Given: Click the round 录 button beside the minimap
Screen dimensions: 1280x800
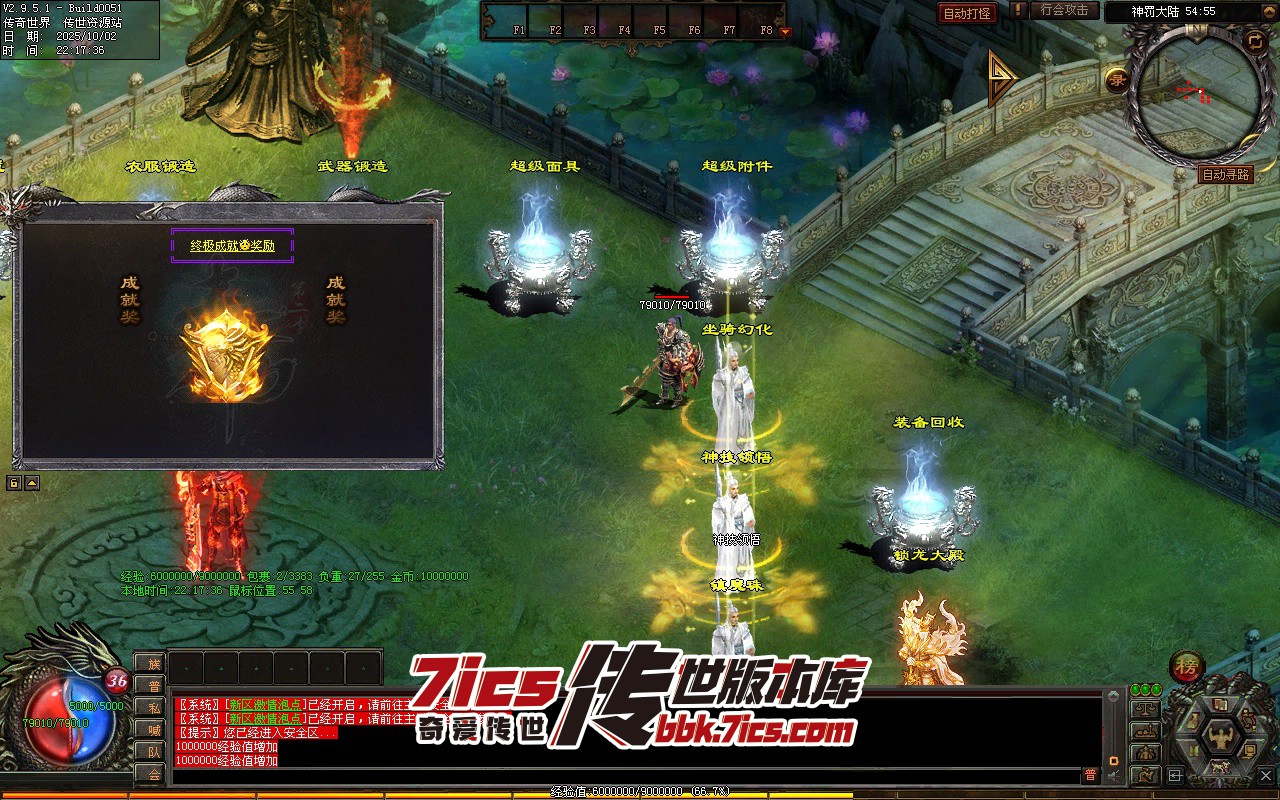Looking at the screenshot, I should 1116,79.
